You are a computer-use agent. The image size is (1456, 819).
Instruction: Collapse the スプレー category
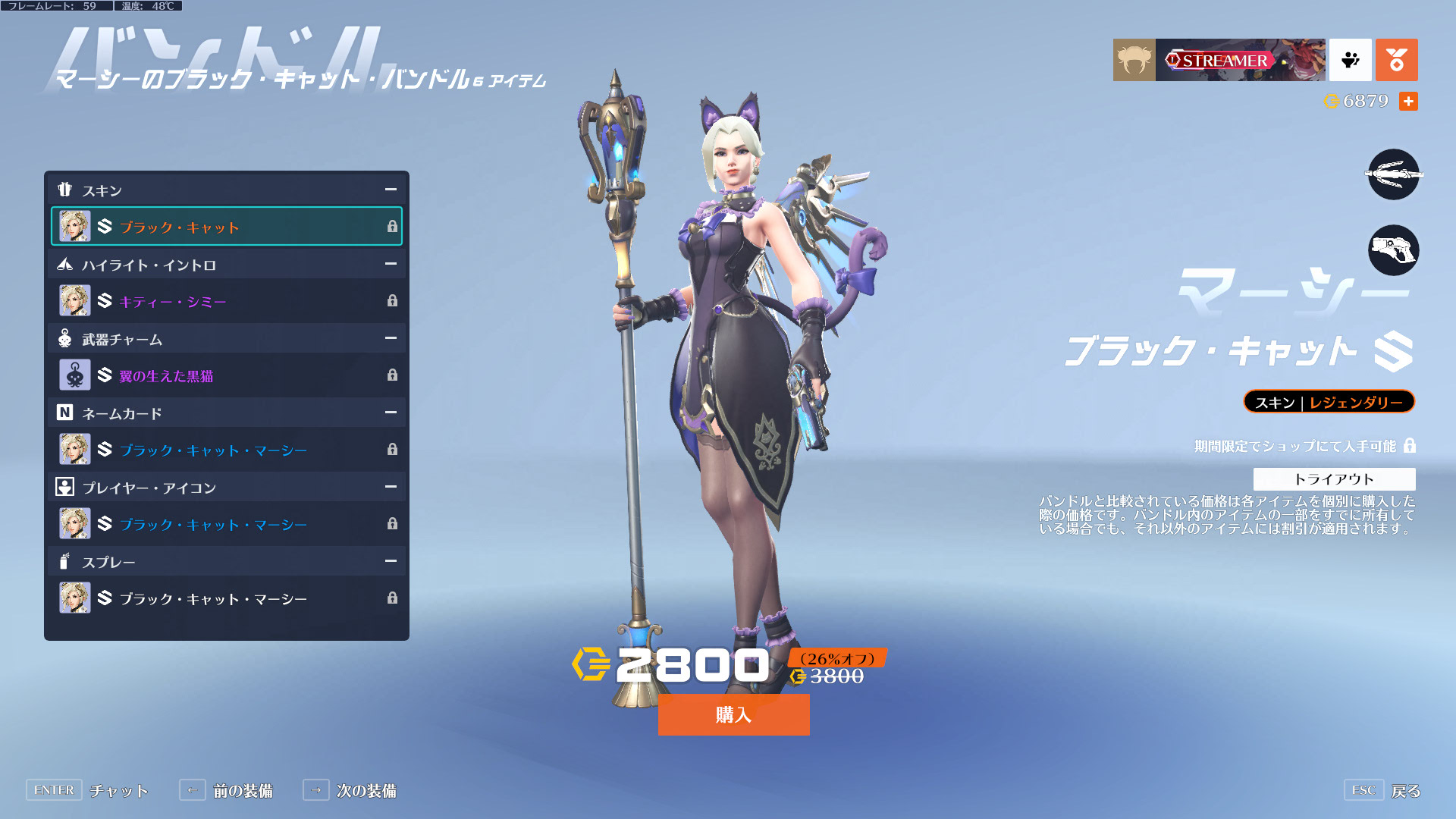coord(391,561)
